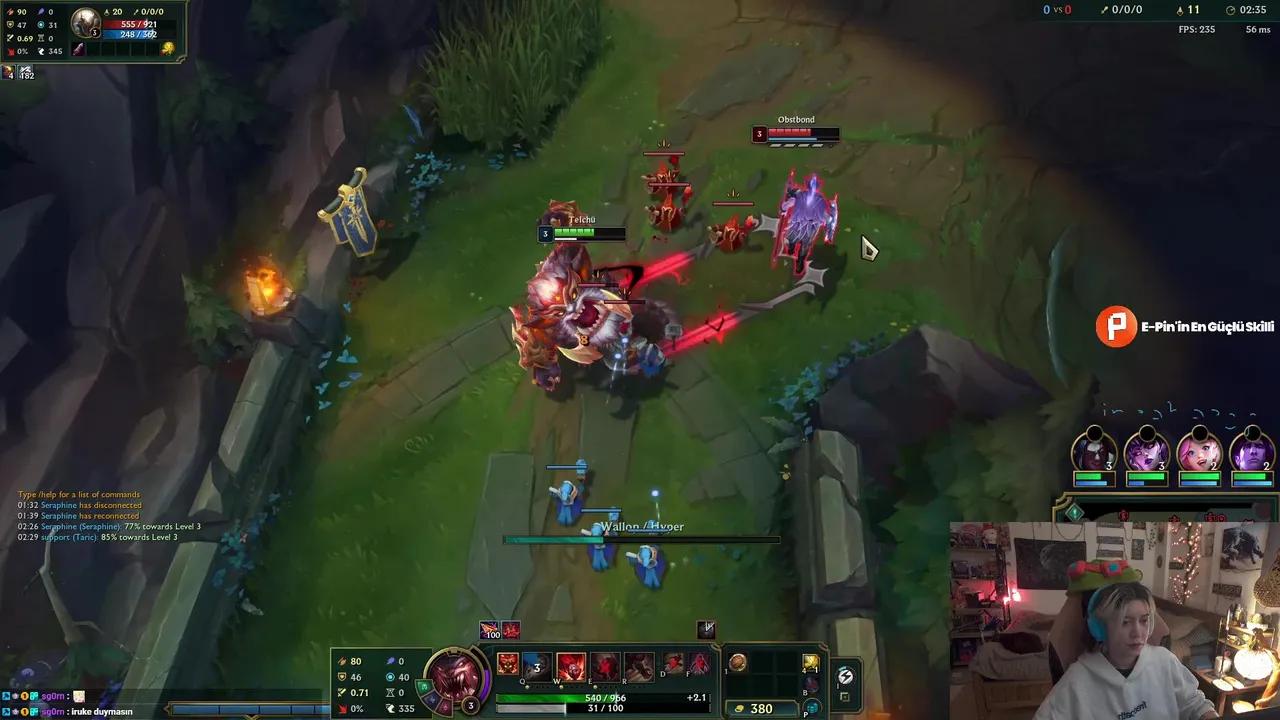The height and width of the screenshot is (720, 1280).
Task: Click the F summoner spell icon
Action: pos(698,662)
